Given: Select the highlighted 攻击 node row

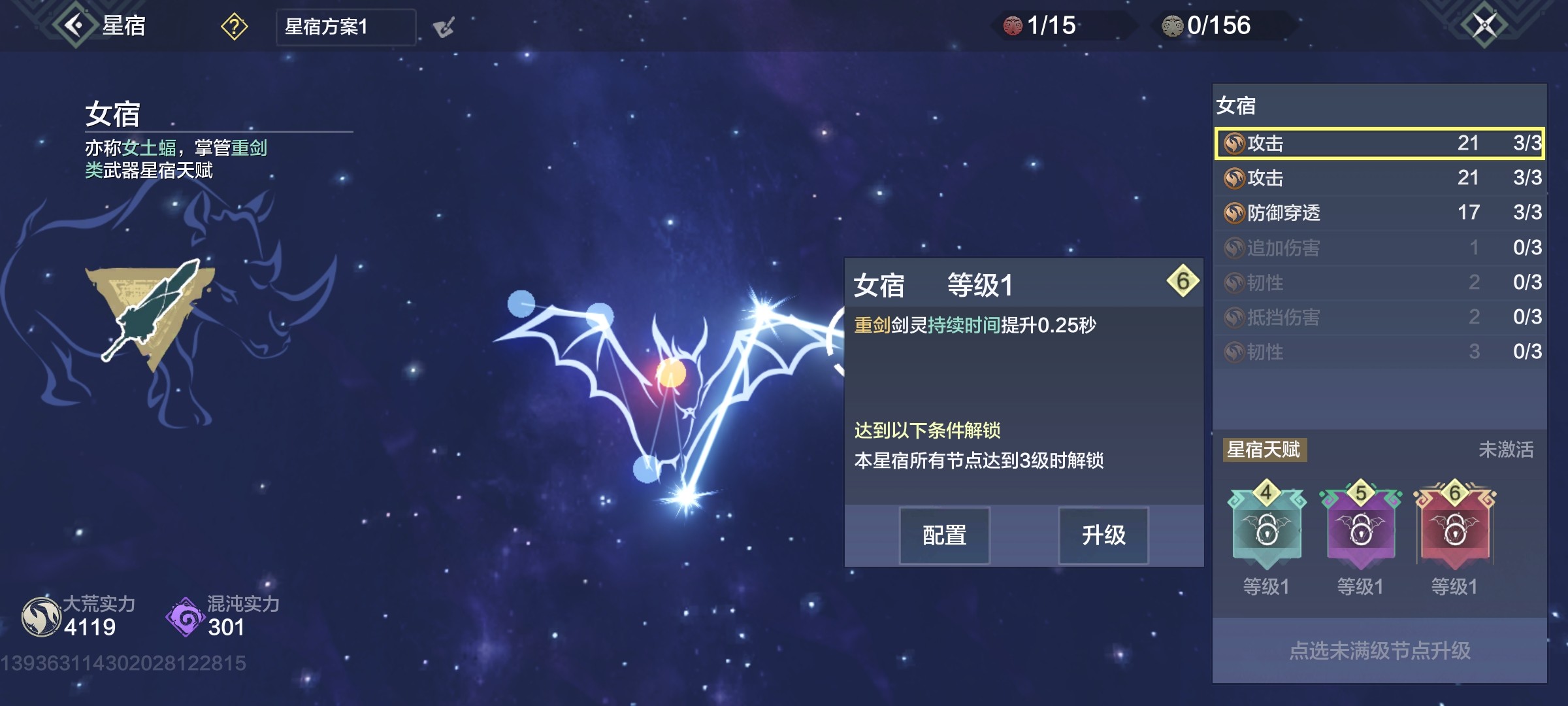Looking at the screenshot, I should pyautogui.click(x=1380, y=143).
